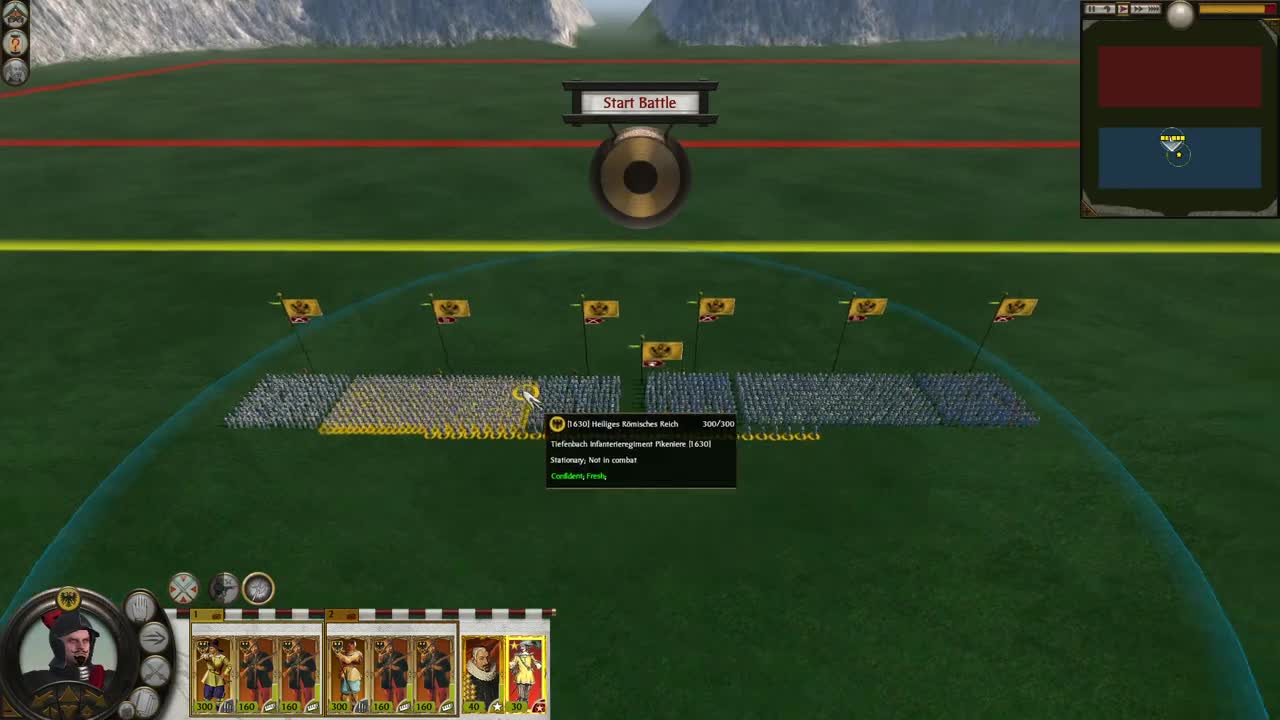Open the question mark advisor icon on left edge

(17, 43)
